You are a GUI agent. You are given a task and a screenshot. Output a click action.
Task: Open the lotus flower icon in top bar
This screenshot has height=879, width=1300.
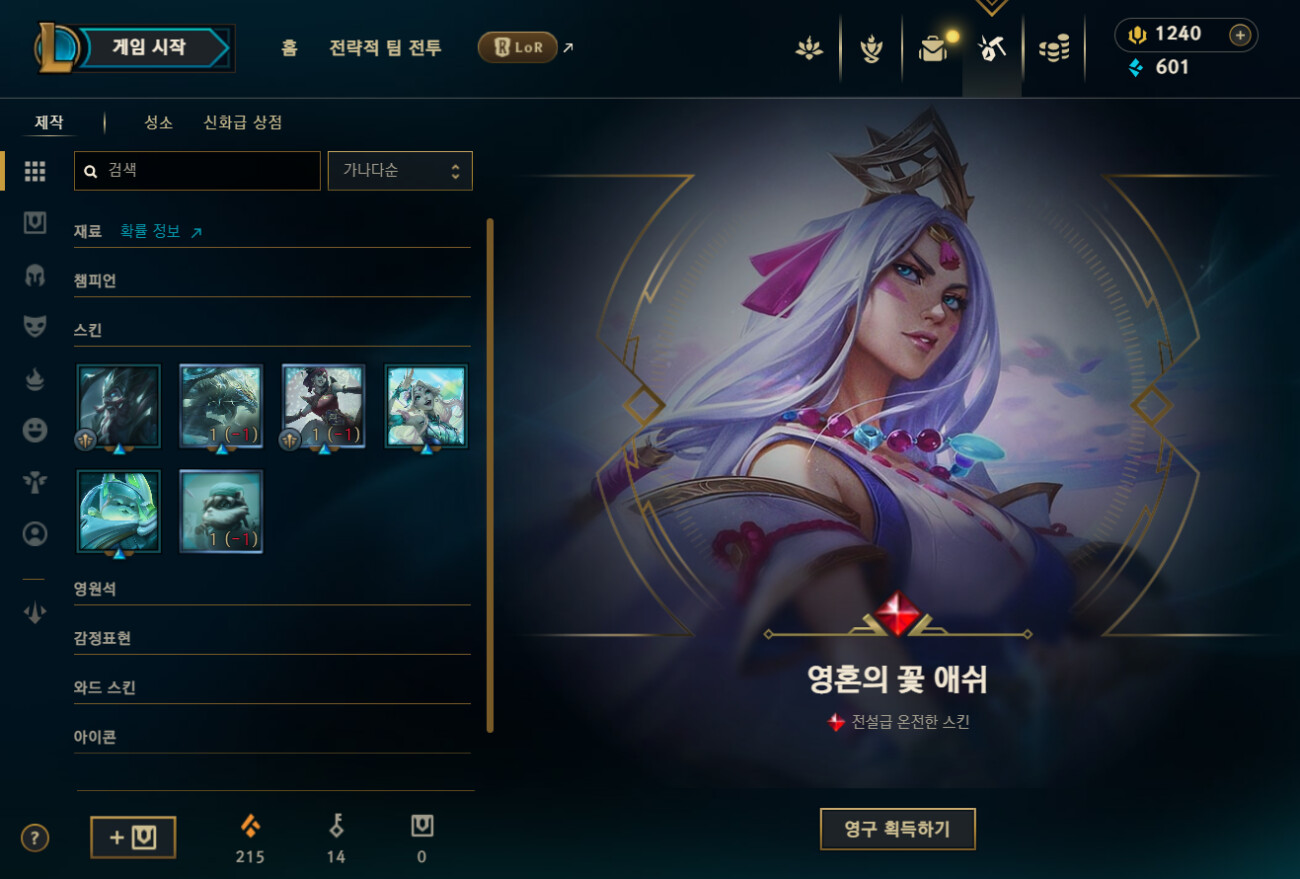(808, 48)
